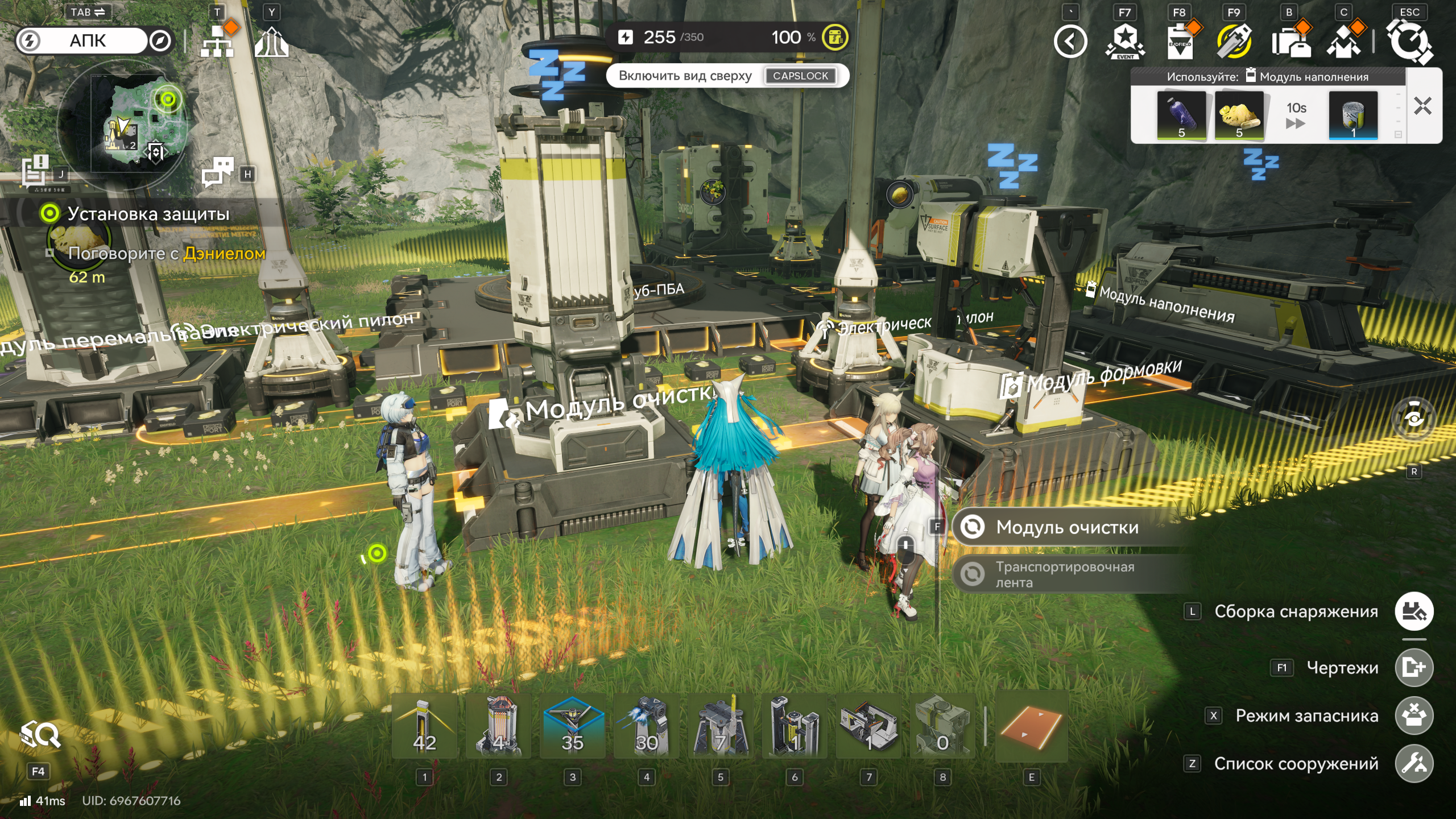Screen dimensions: 1456x819
Task: Activate Режим запасника storage mode
Action: pyautogui.click(x=1414, y=715)
